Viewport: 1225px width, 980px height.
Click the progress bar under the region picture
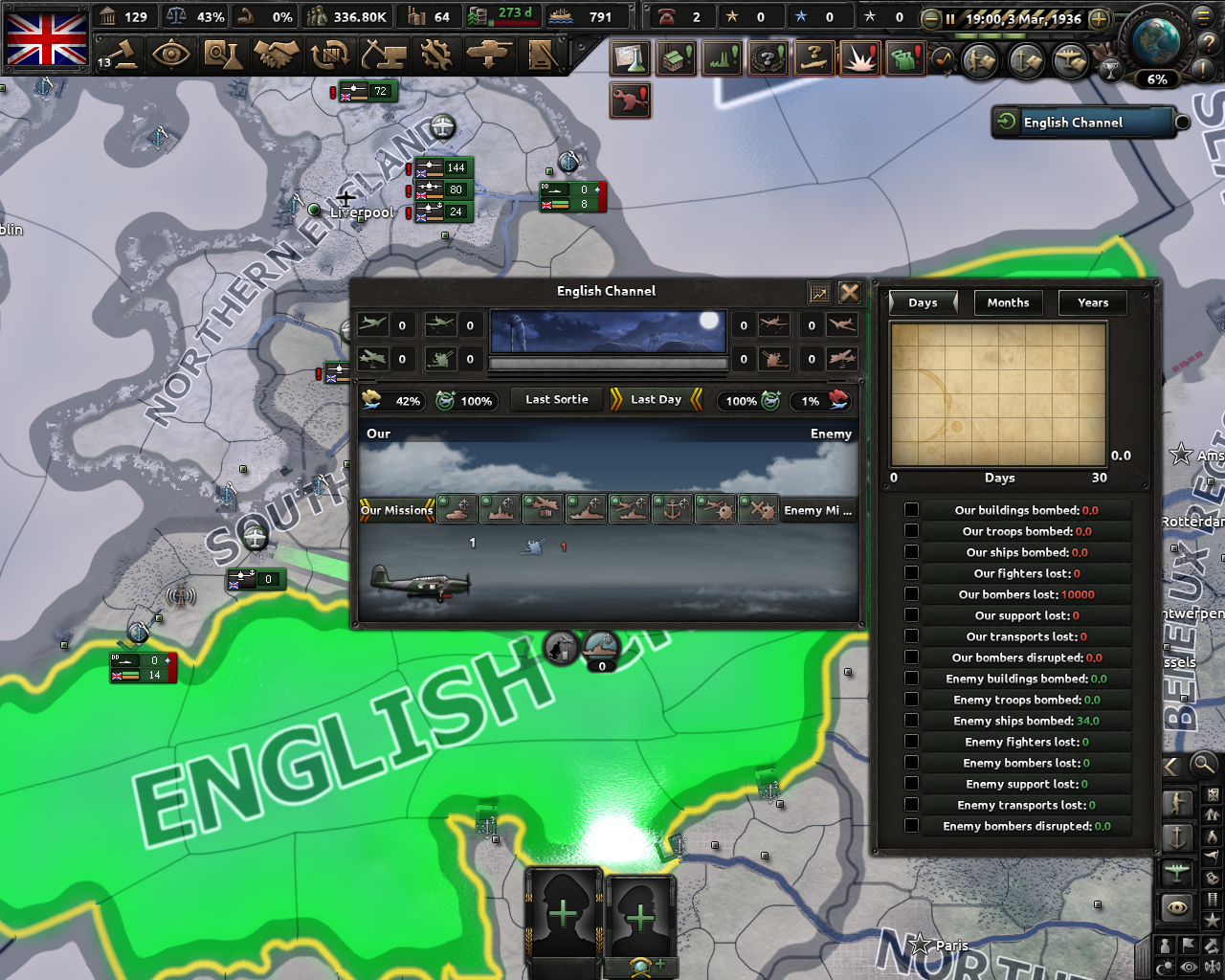608,365
